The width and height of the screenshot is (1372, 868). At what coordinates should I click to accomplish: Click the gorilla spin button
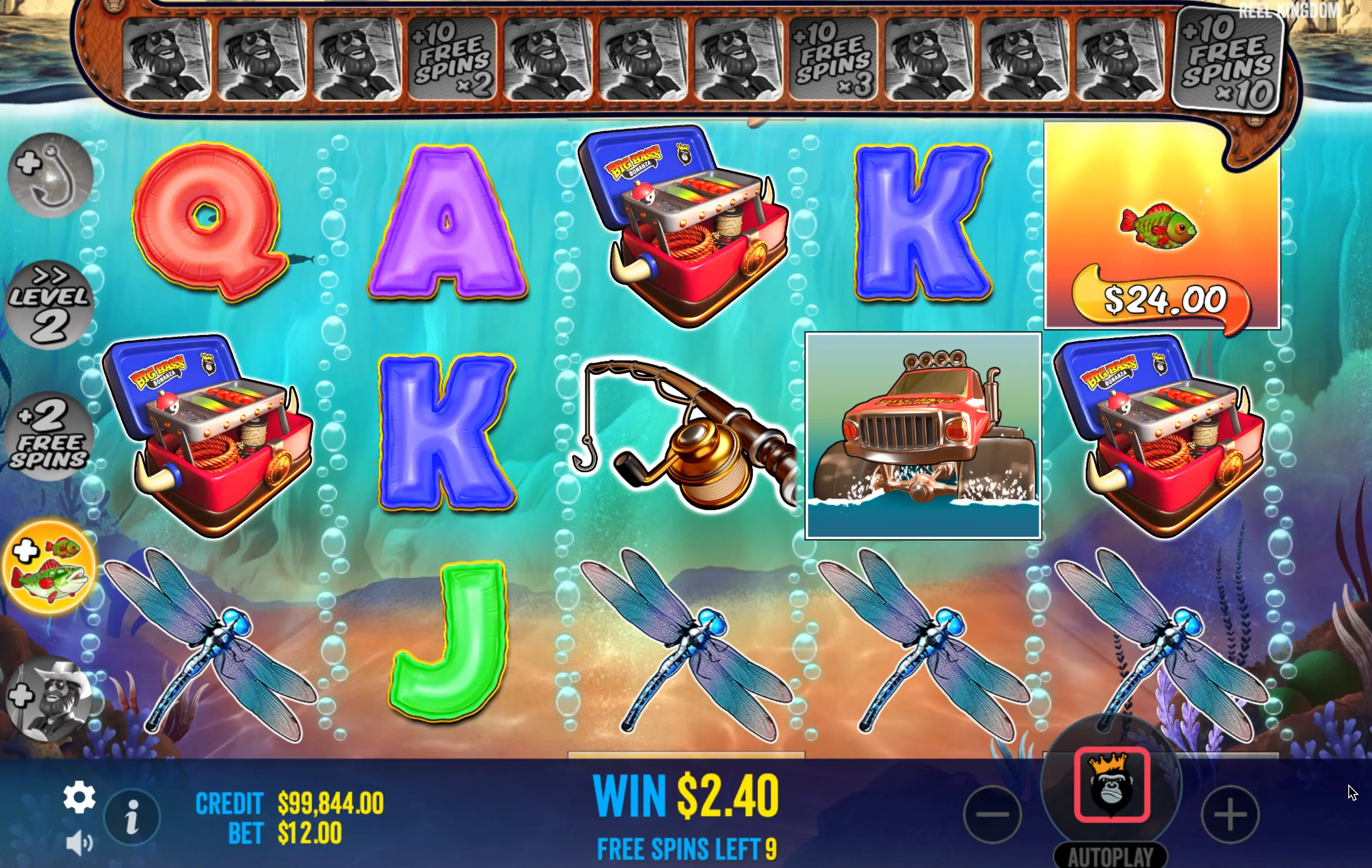point(1112,785)
